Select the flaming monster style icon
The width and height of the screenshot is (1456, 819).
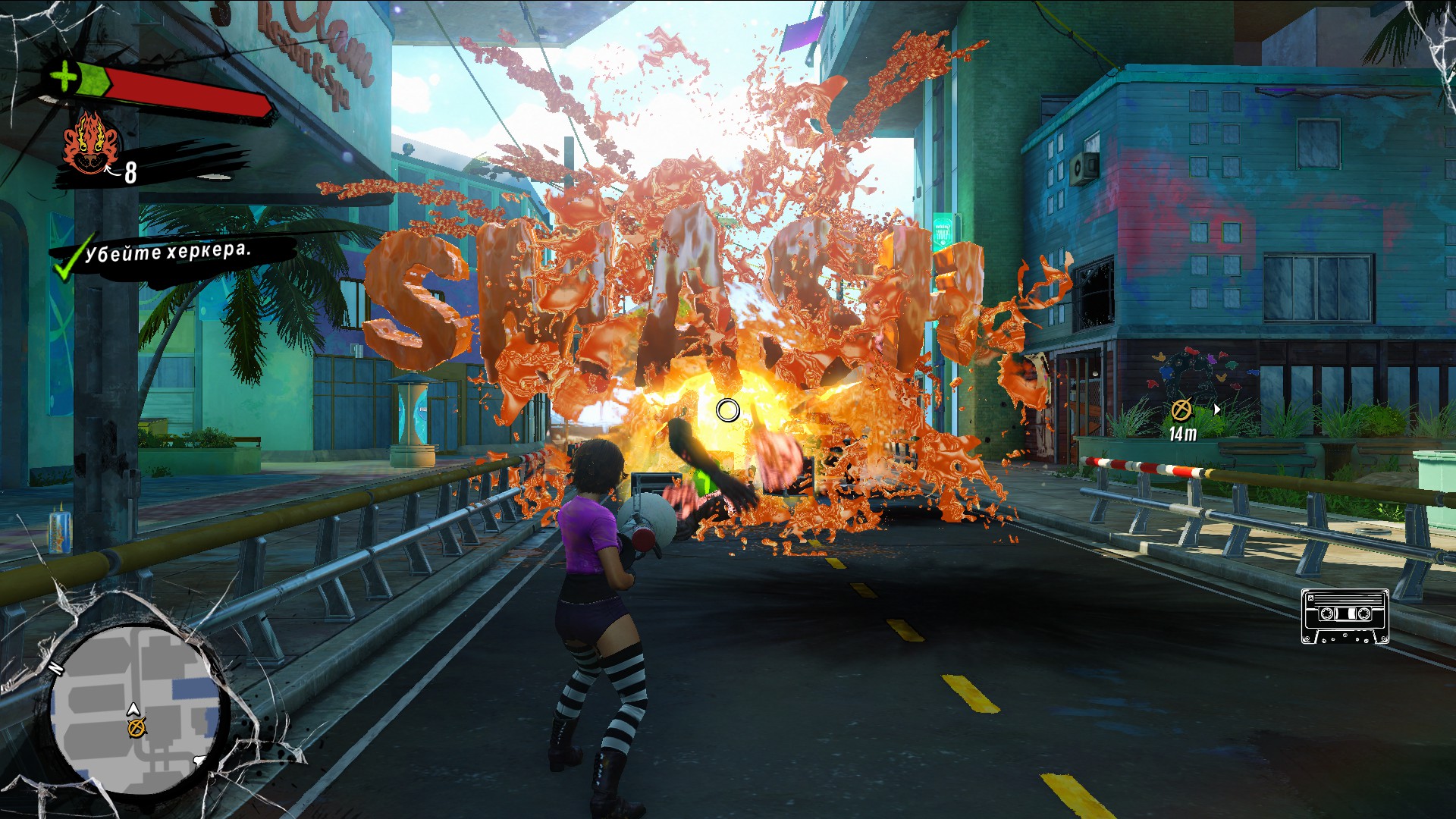click(91, 144)
